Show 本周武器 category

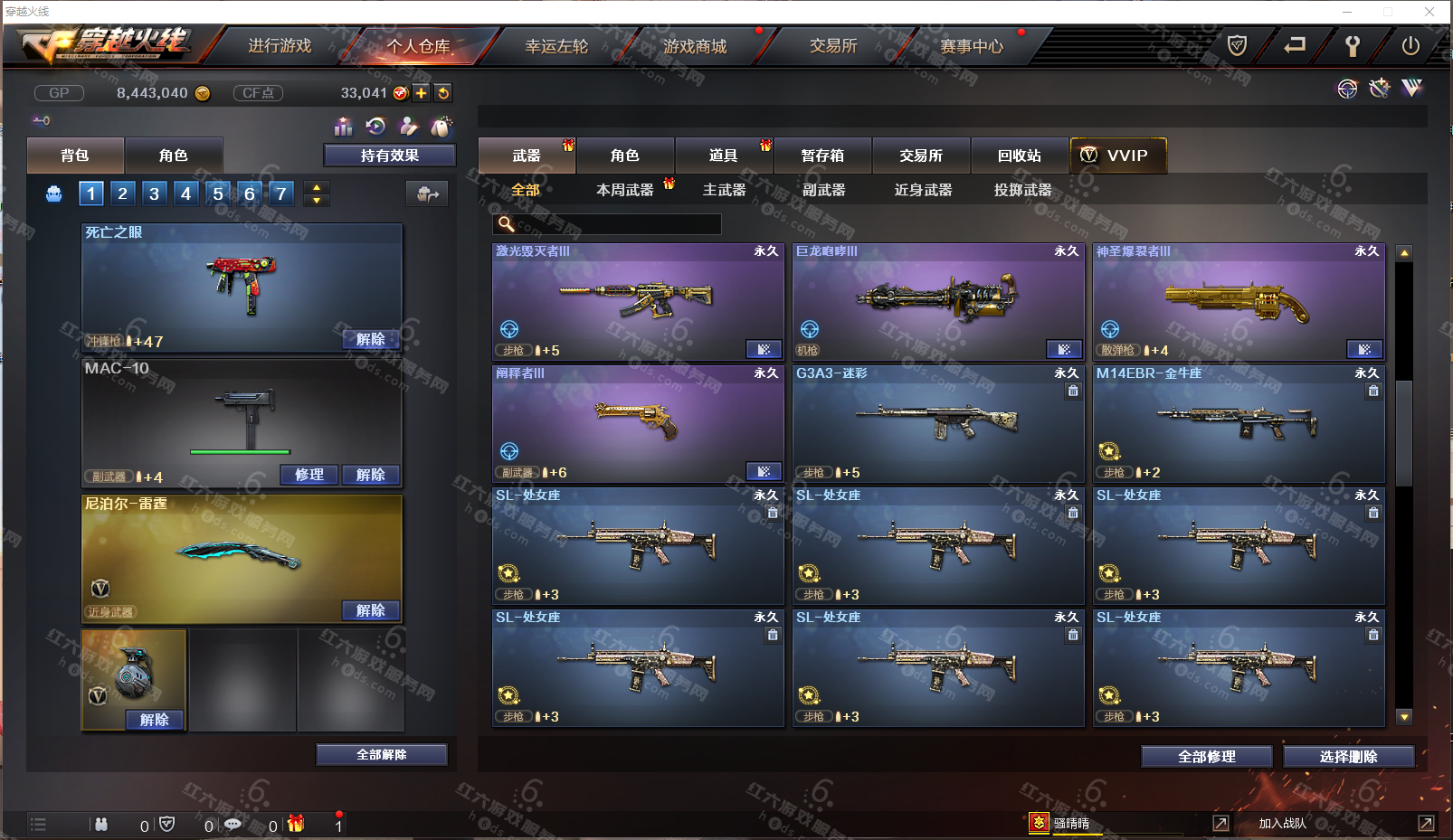click(x=624, y=190)
